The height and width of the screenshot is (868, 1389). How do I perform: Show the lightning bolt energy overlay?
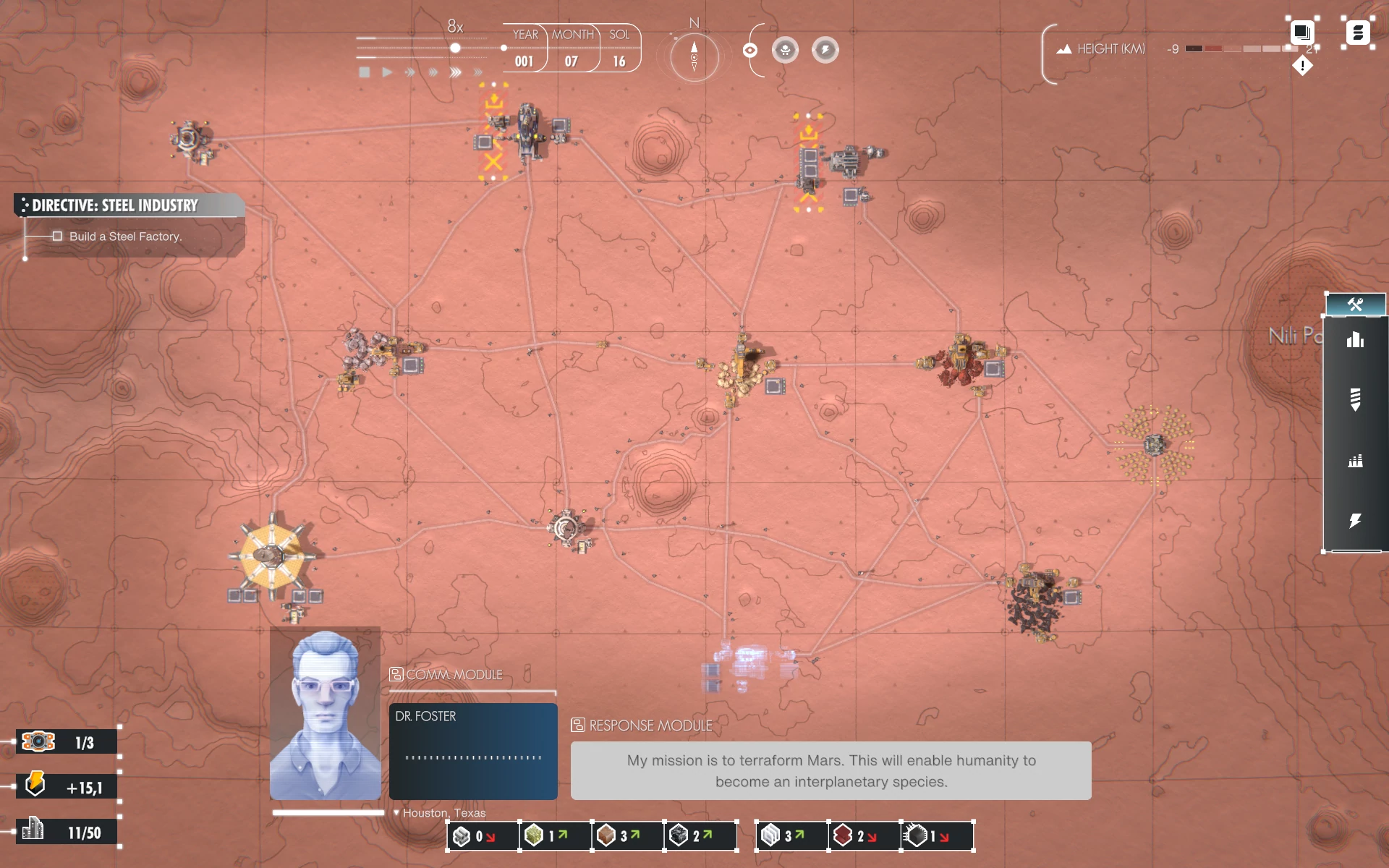[x=825, y=50]
